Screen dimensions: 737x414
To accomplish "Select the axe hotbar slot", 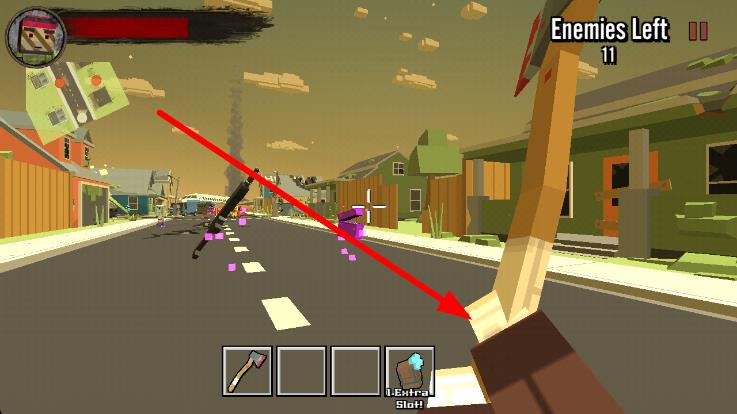I will pyautogui.click(x=247, y=371).
